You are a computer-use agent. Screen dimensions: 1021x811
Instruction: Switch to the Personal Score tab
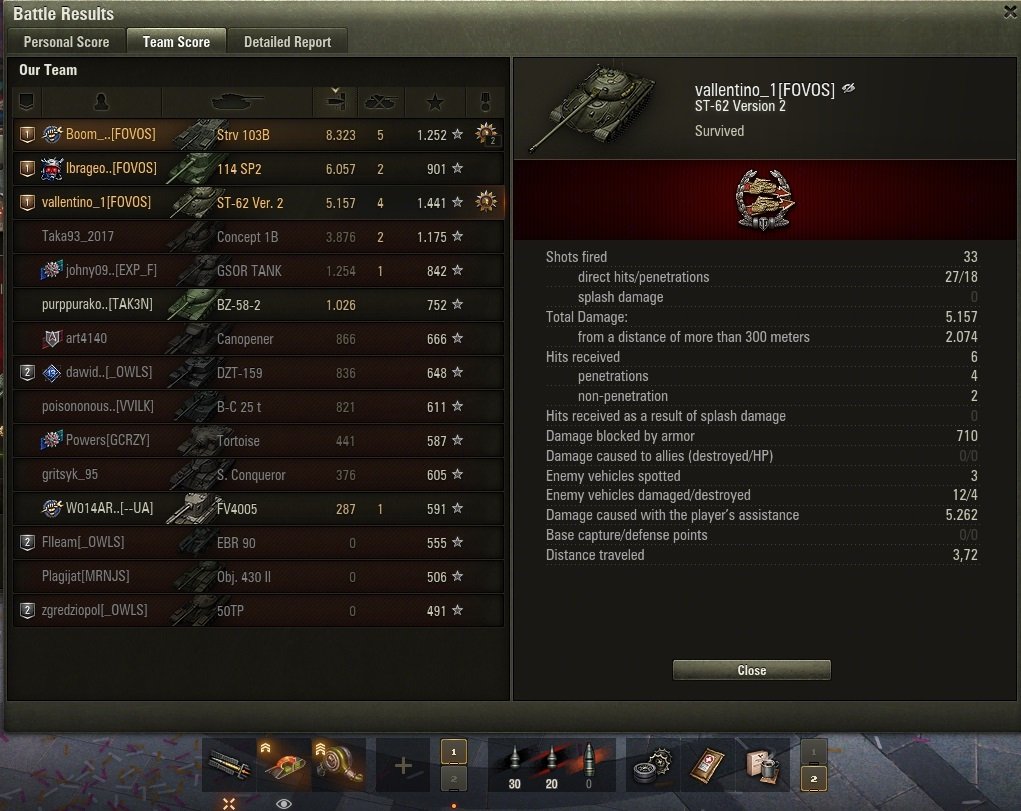66,42
